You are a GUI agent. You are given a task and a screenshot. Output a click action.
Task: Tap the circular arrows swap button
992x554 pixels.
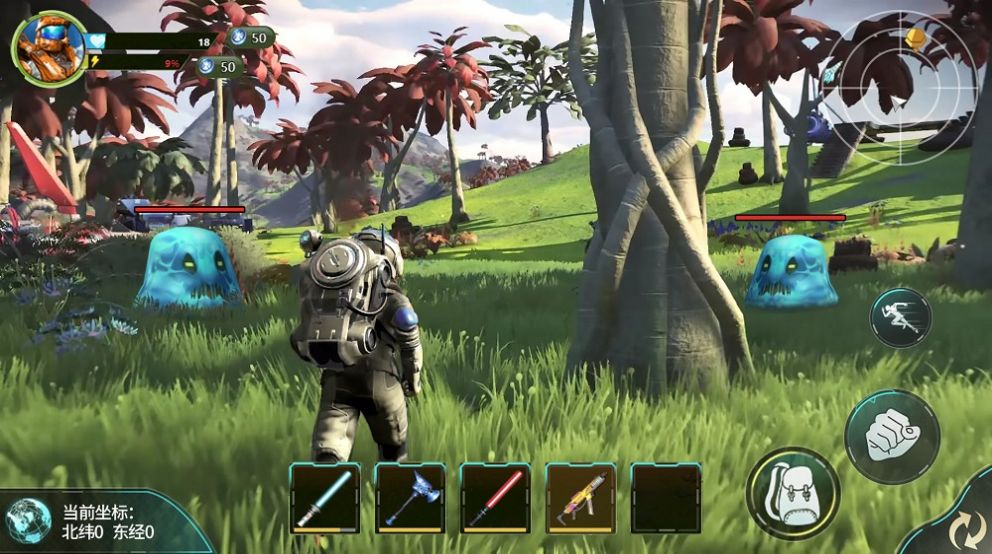point(965,526)
